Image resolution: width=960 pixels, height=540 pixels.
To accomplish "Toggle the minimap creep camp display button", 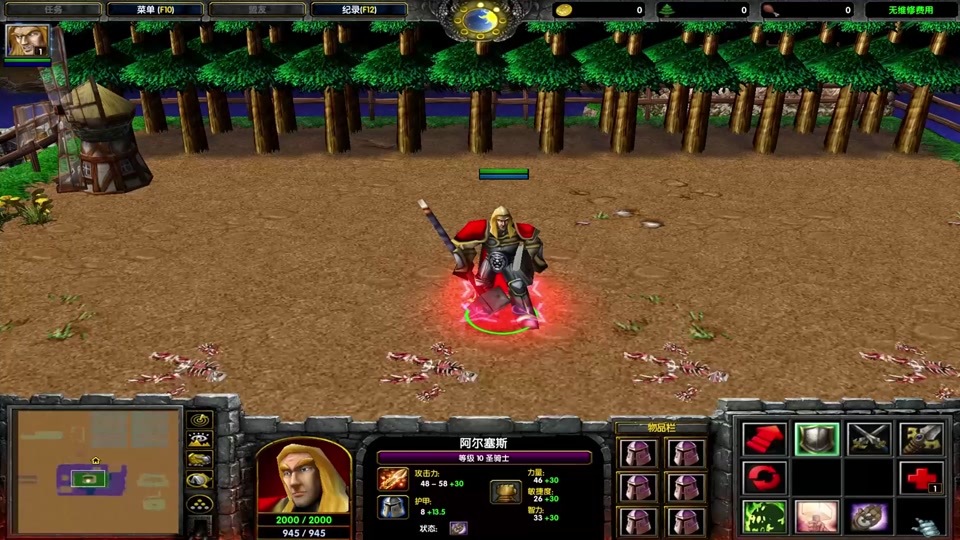I will pyautogui.click(x=200, y=481).
